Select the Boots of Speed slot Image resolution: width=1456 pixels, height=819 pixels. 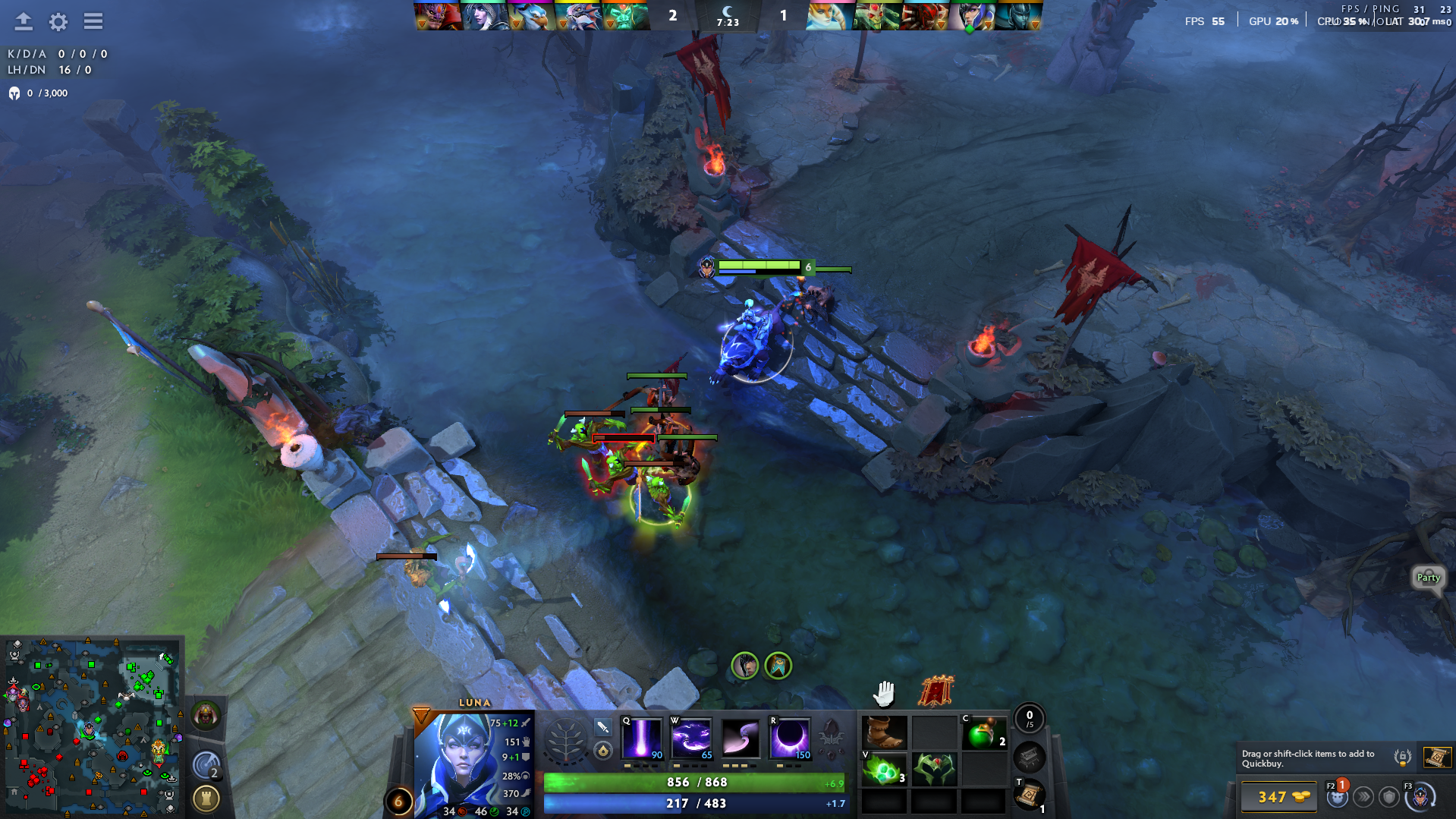[884, 733]
